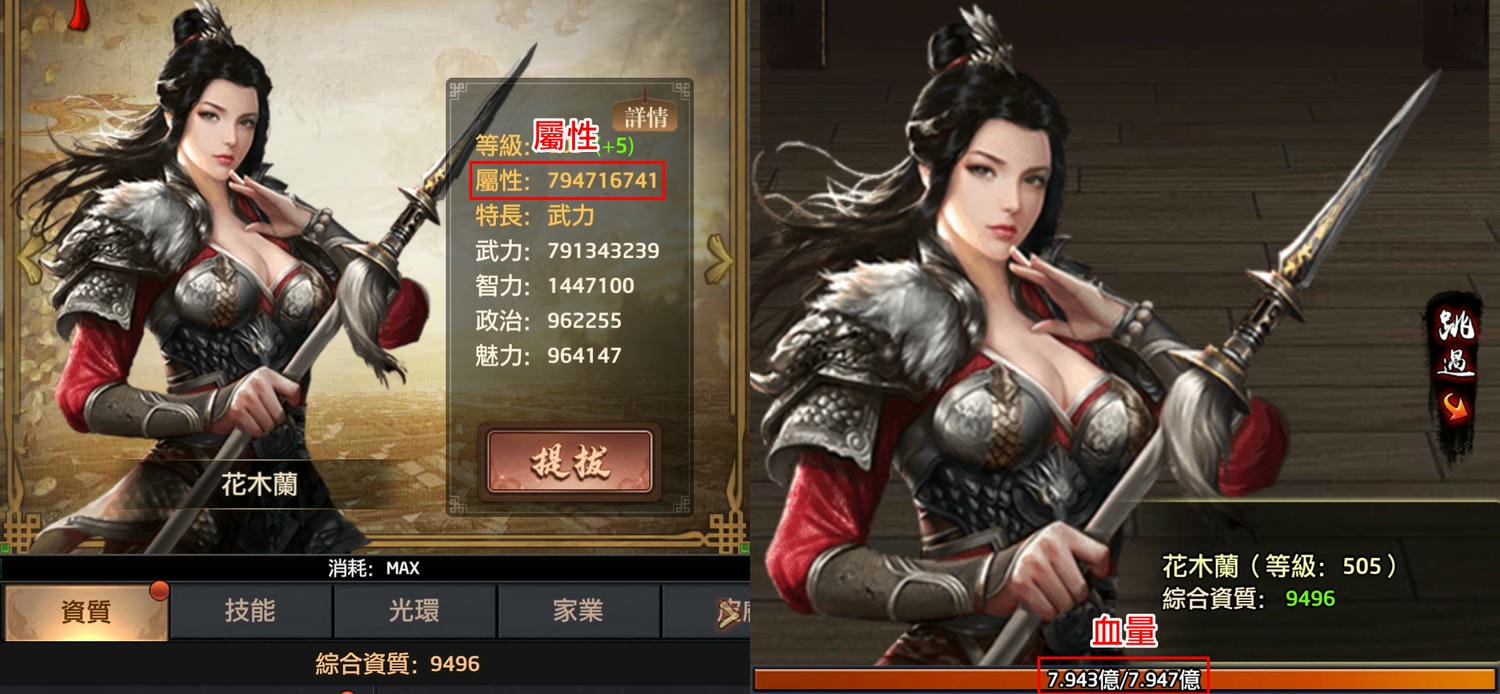1500x694 pixels.
Task: Show the 家業 tab
Action: [x=578, y=611]
